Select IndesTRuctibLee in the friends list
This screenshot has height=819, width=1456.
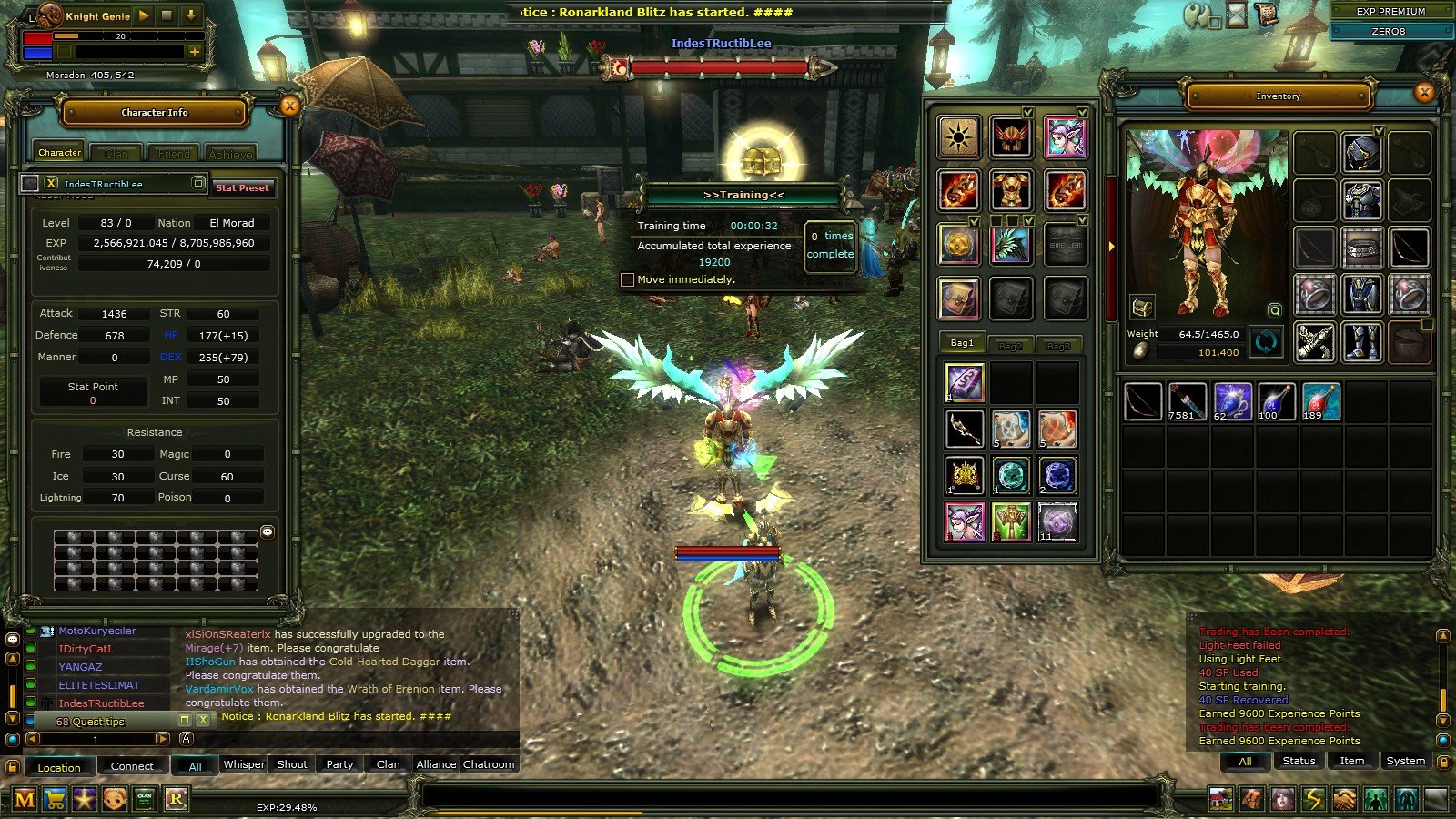[x=103, y=703]
